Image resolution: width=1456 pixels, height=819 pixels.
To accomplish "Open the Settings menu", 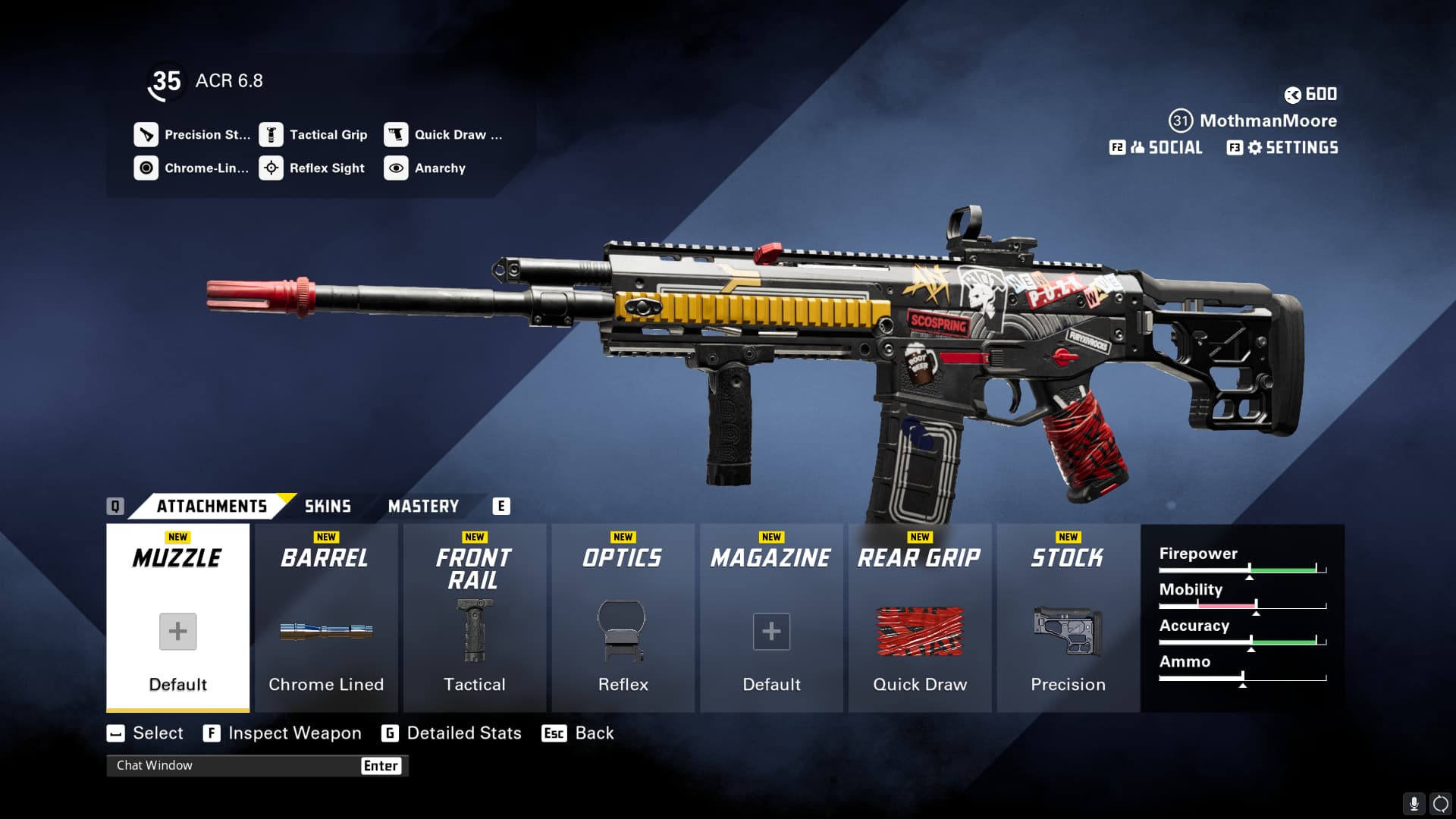I will [x=1292, y=148].
